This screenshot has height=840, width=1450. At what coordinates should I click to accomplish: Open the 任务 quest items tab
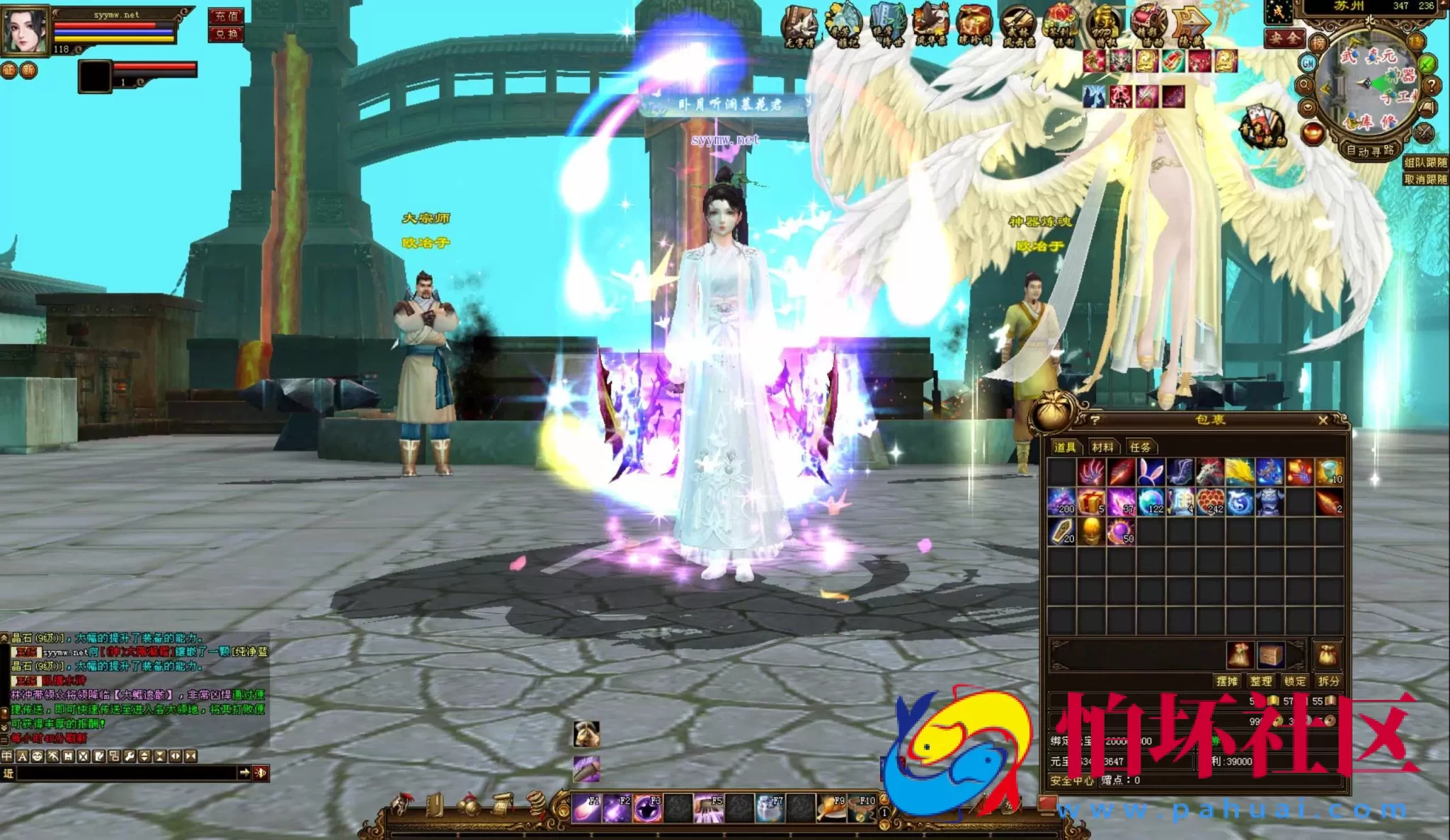(x=1140, y=447)
